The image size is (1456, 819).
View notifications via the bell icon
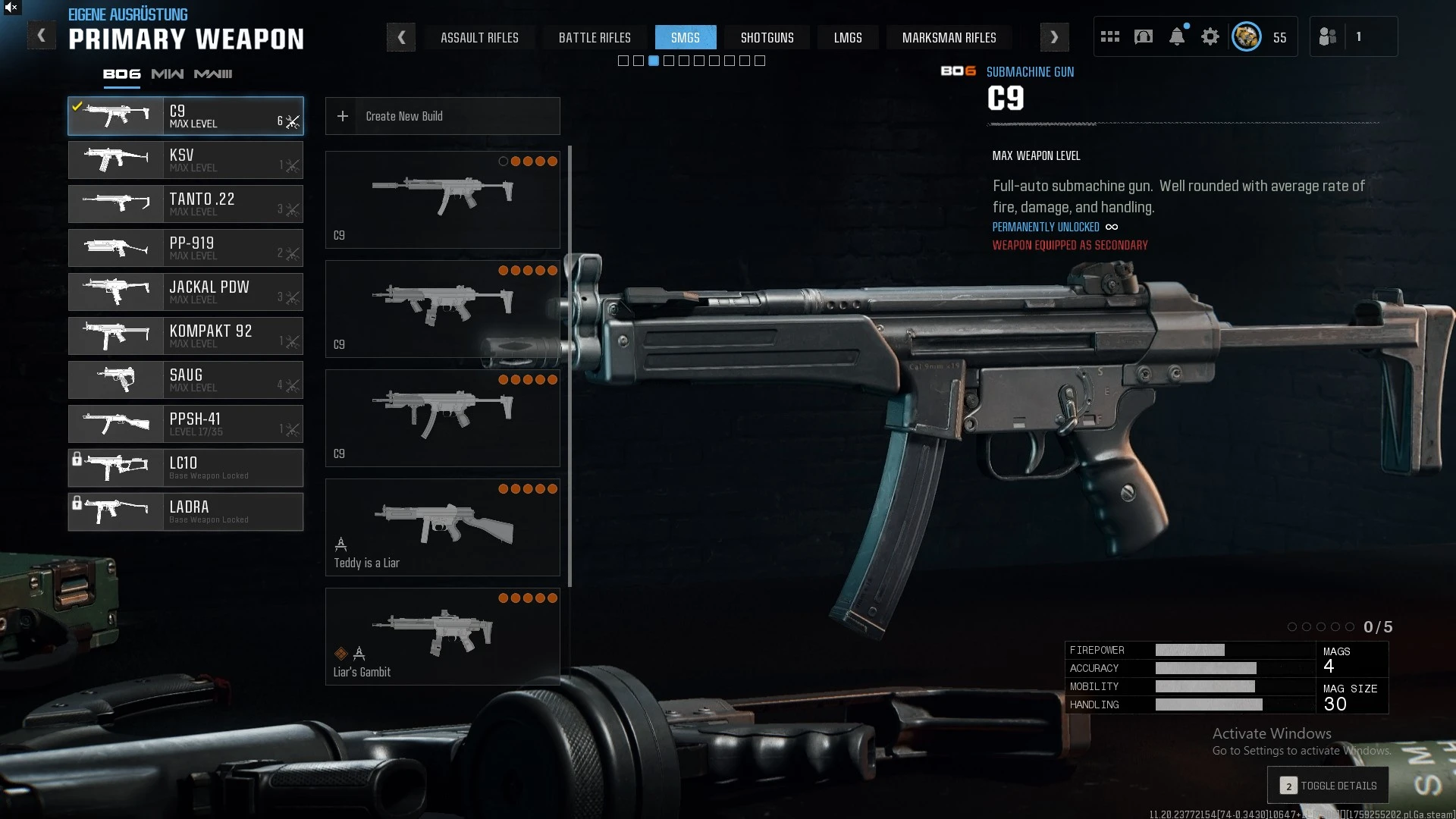pos(1176,36)
